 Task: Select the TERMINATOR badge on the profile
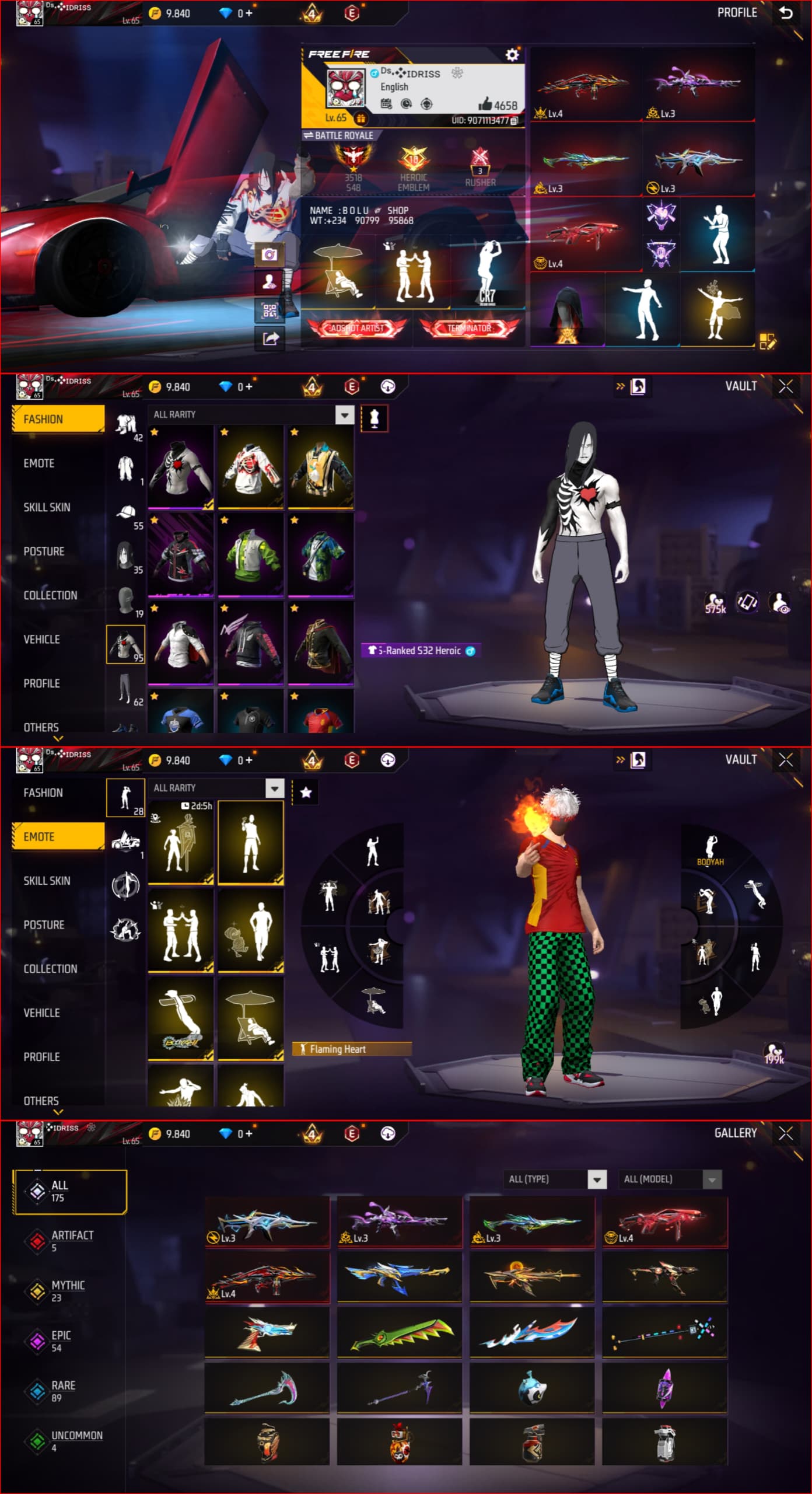pos(468,328)
